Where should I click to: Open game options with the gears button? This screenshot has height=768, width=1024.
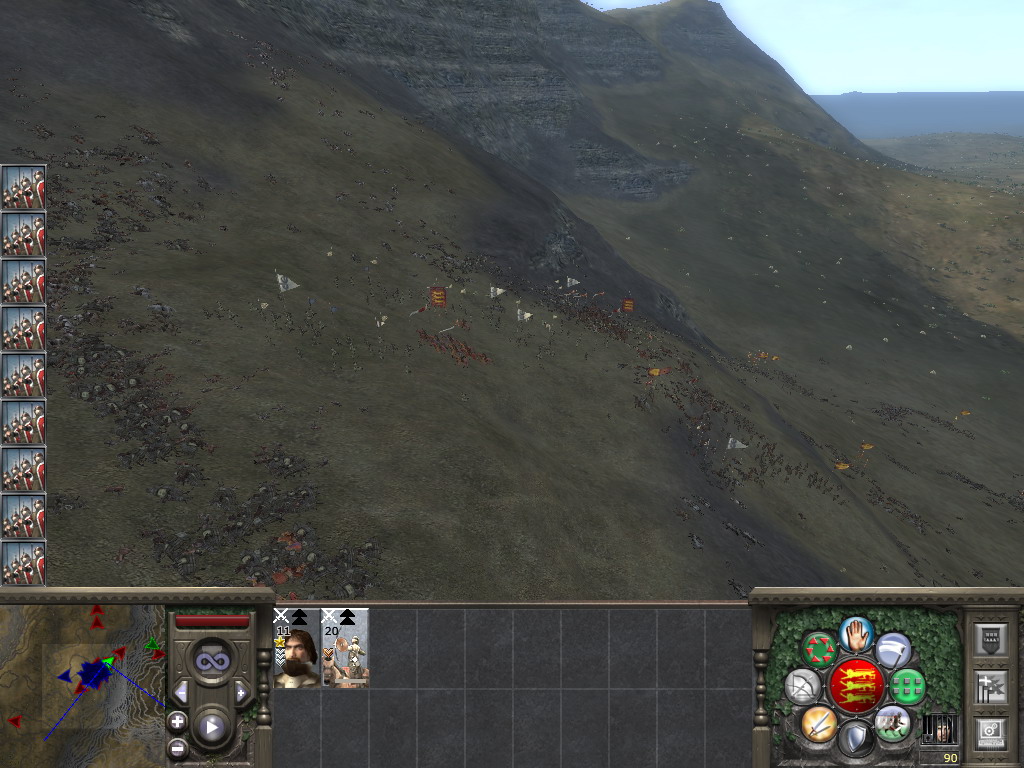991,731
